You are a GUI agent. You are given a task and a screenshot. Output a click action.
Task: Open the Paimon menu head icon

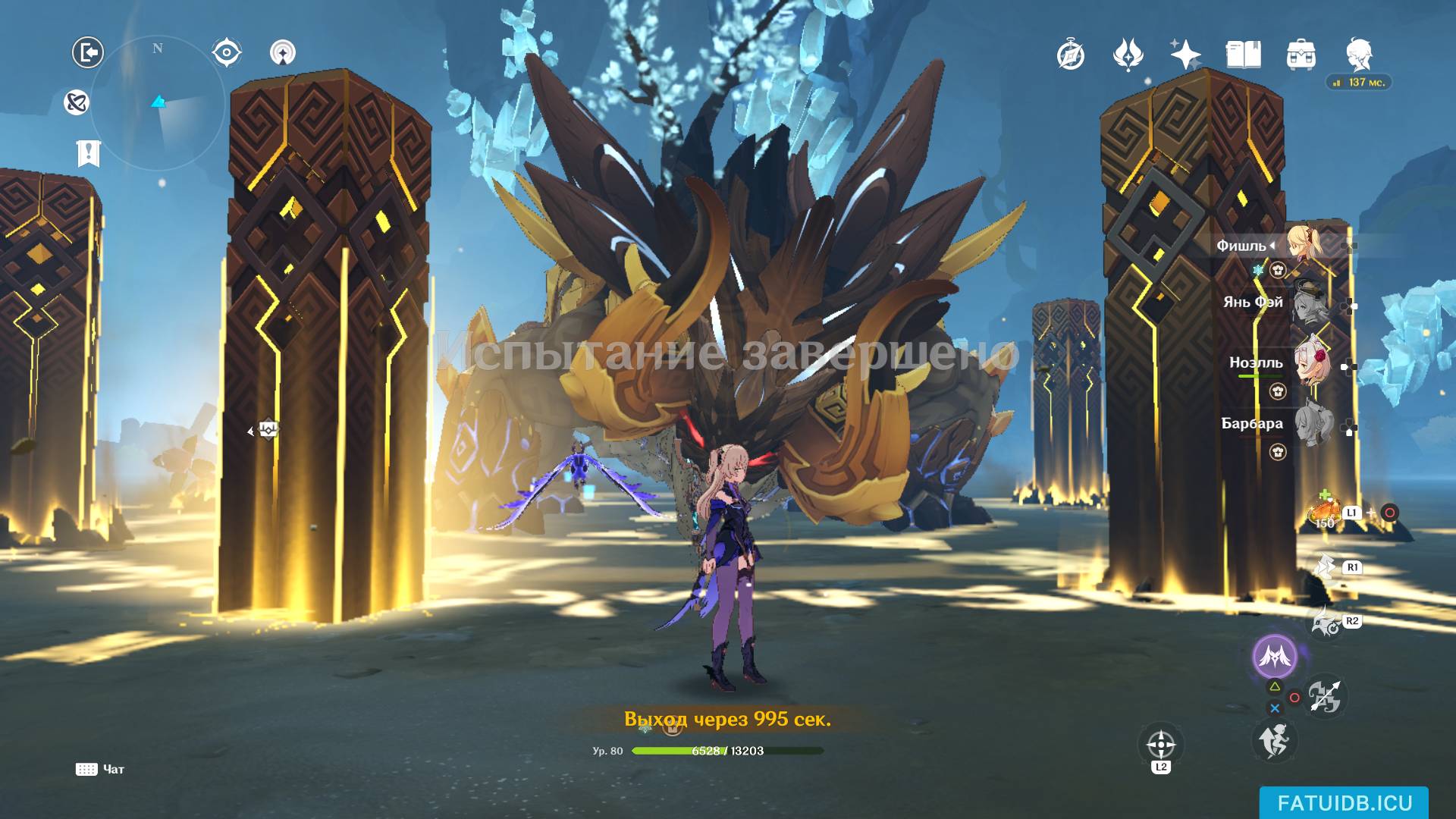click(x=1358, y=55)
